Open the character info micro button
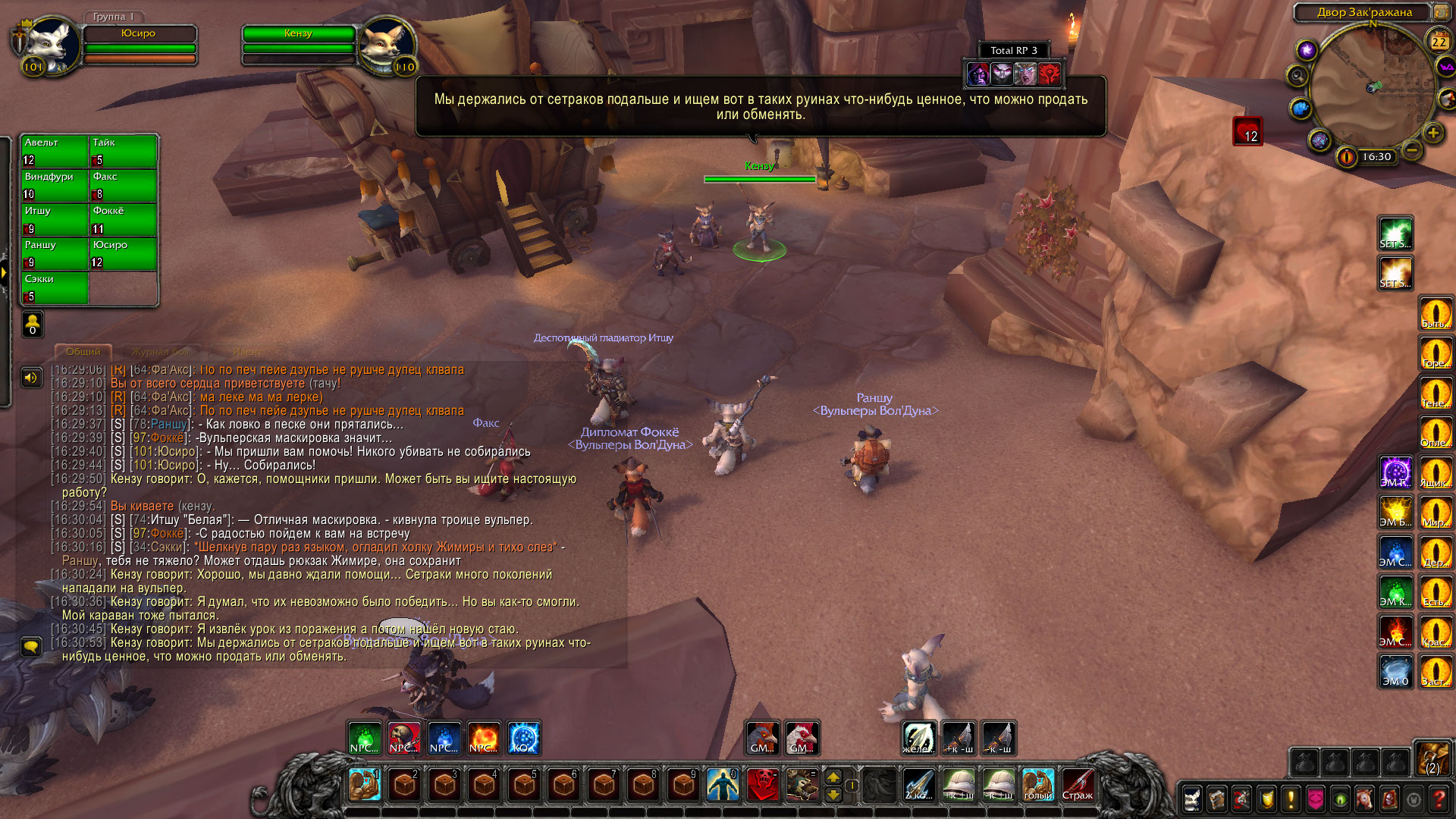Viewport: 1456px width, 819px height. [x=1192, y=799]
